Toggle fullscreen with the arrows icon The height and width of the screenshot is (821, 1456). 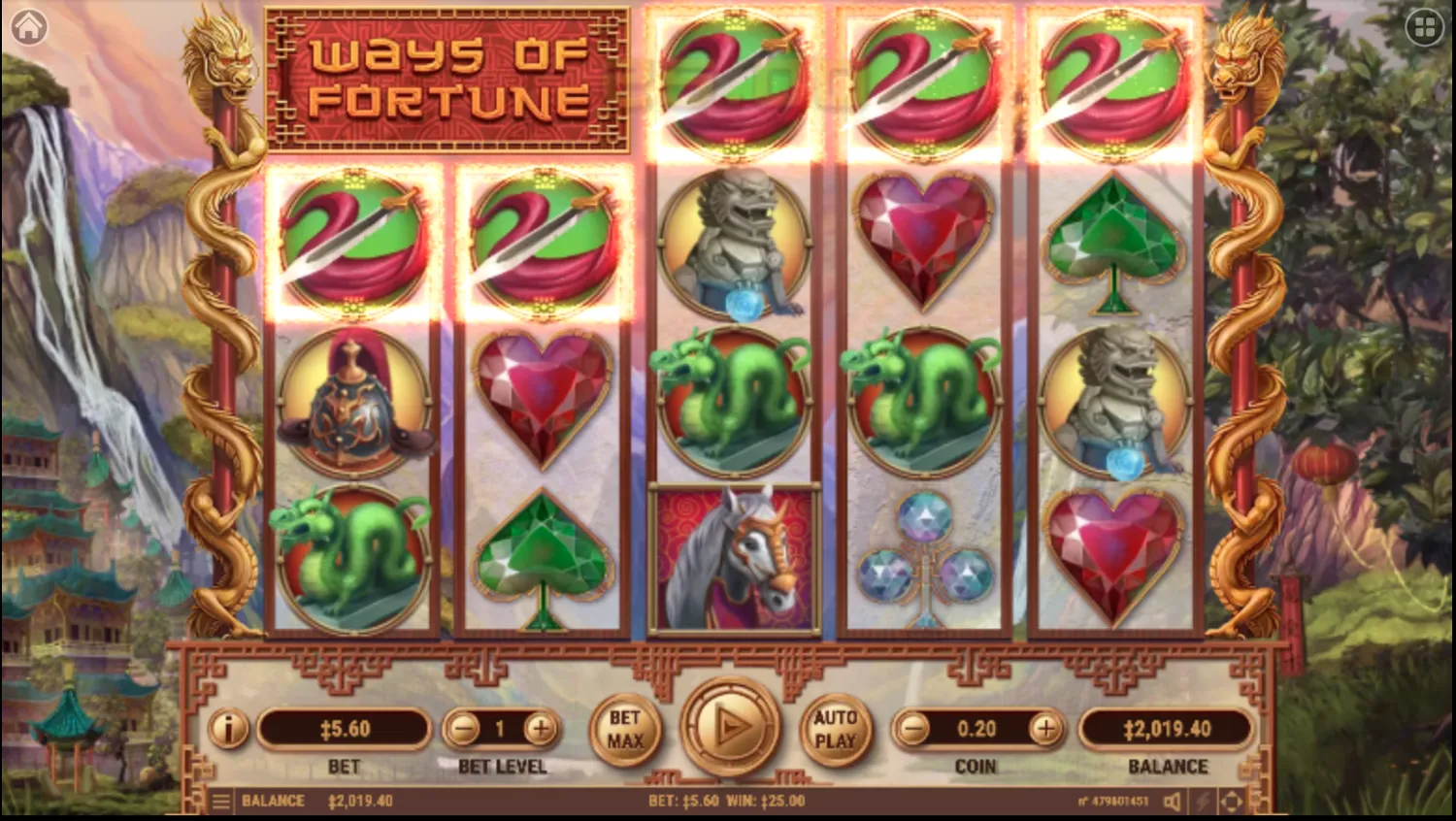point(1234,801)
